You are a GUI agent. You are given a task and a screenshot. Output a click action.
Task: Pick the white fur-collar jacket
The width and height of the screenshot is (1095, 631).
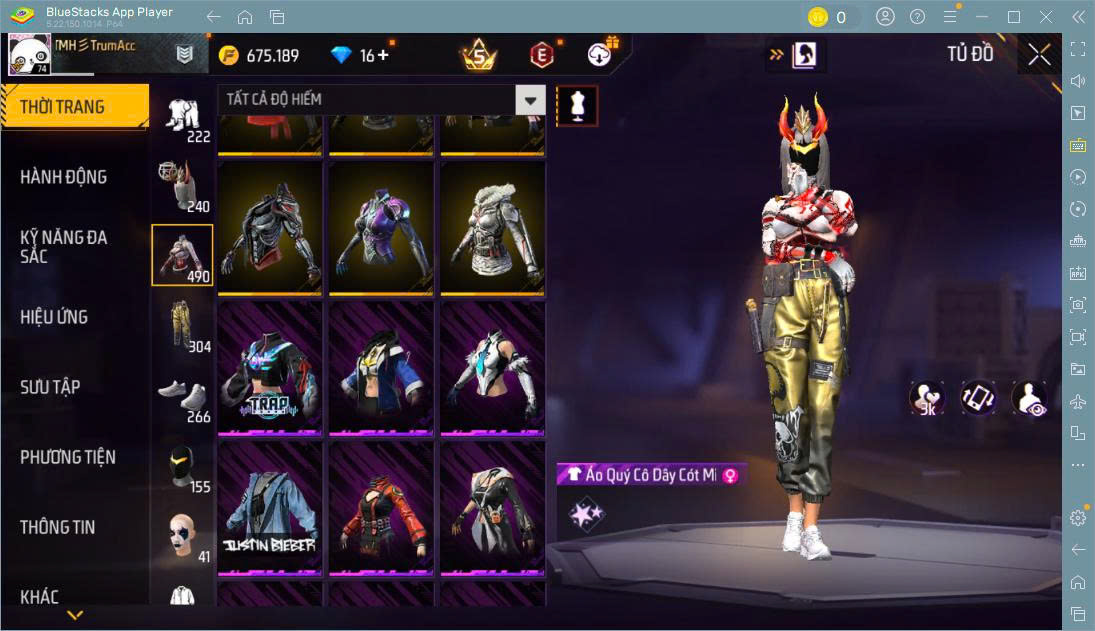[492, 228]
